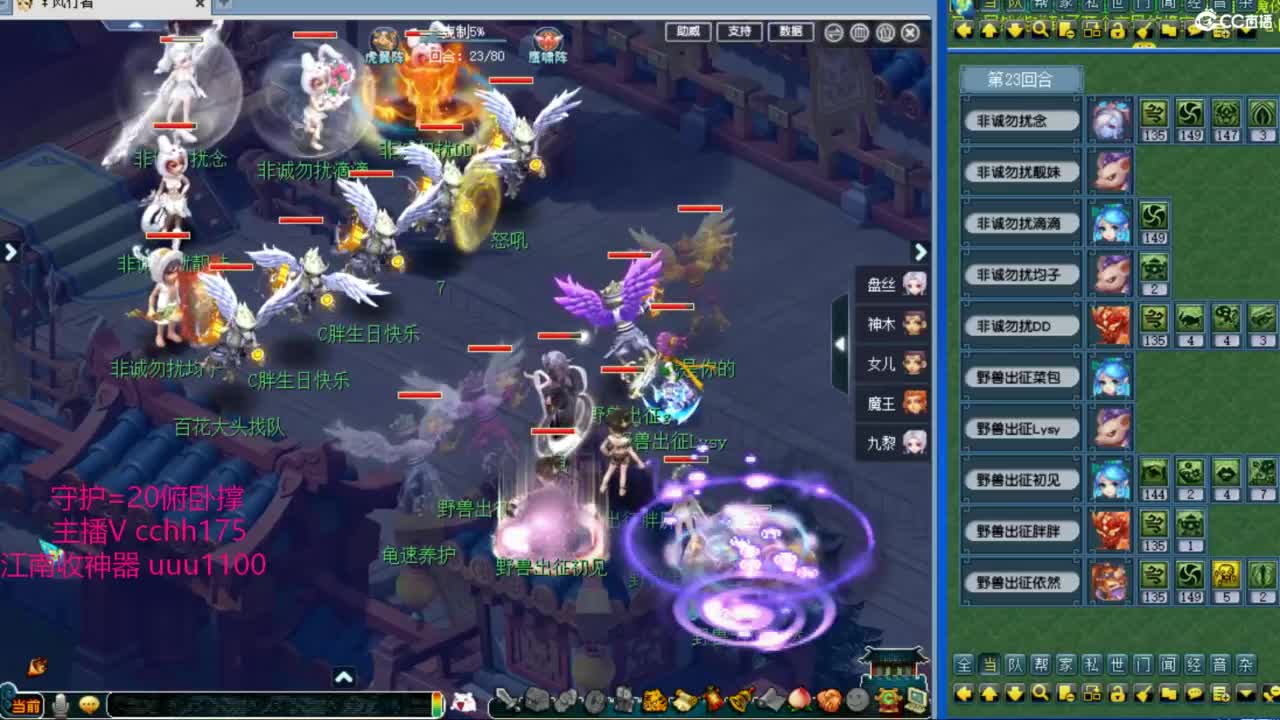
Task: Collapse the side panel using the left edge arrow
Action: [x=9, y=252]
